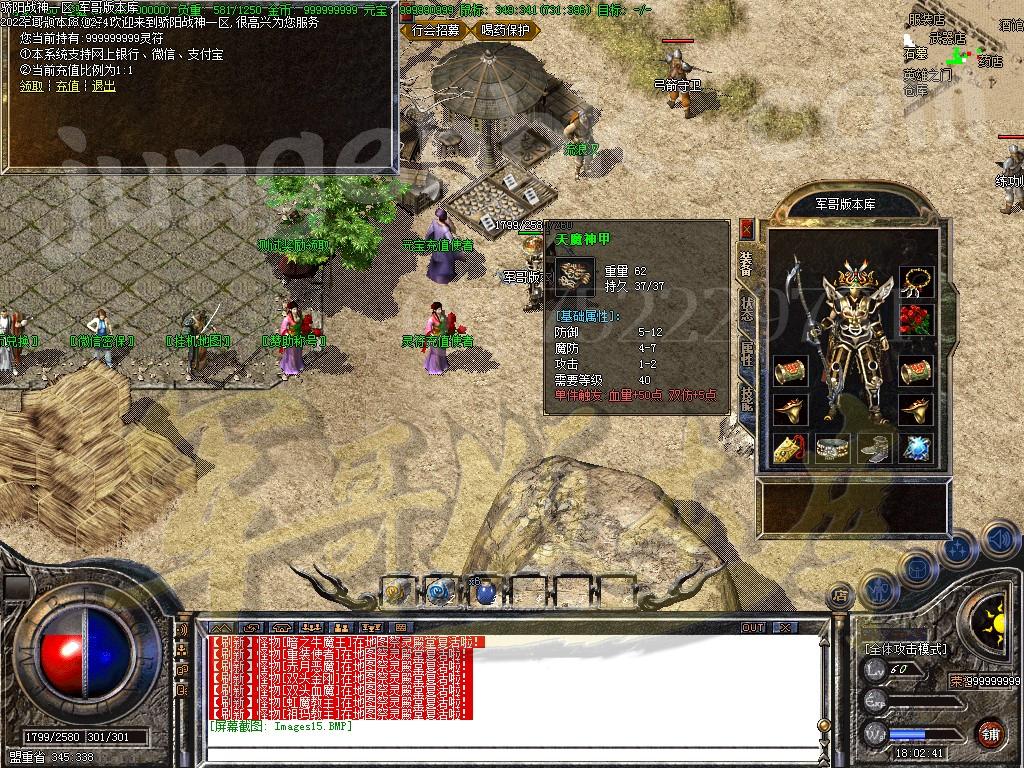
Task: Select the golden talisman with red tassel
Action: point(790,449)
